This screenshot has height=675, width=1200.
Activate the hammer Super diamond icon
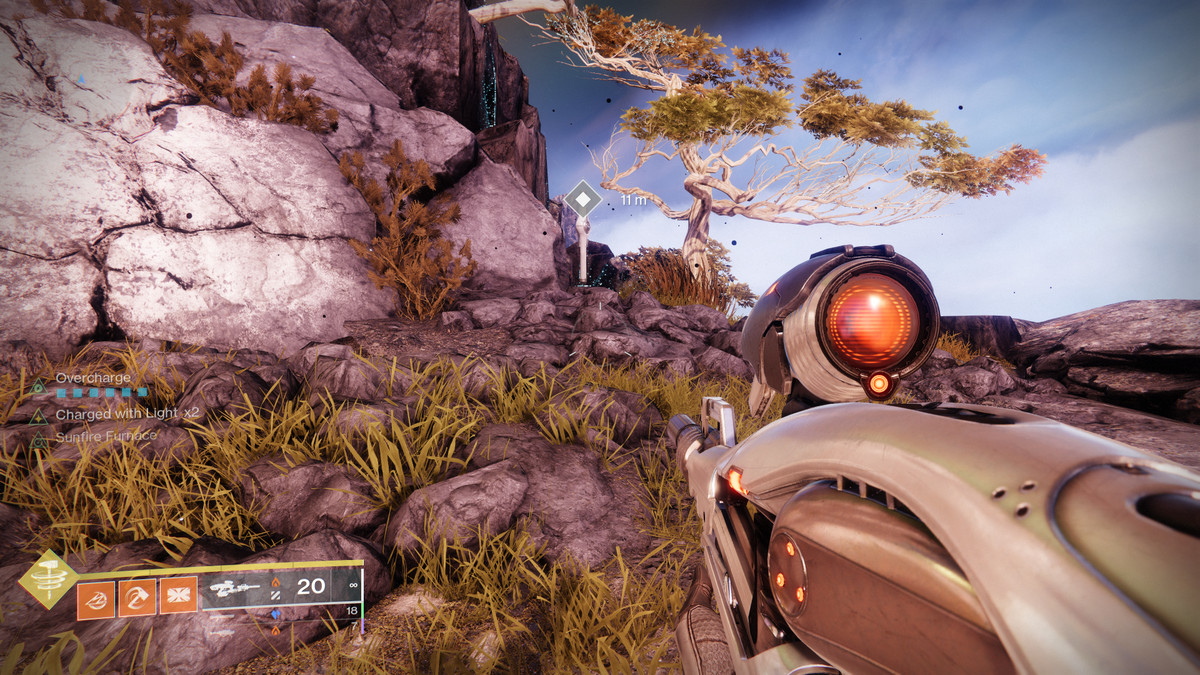tap(48, 579)
